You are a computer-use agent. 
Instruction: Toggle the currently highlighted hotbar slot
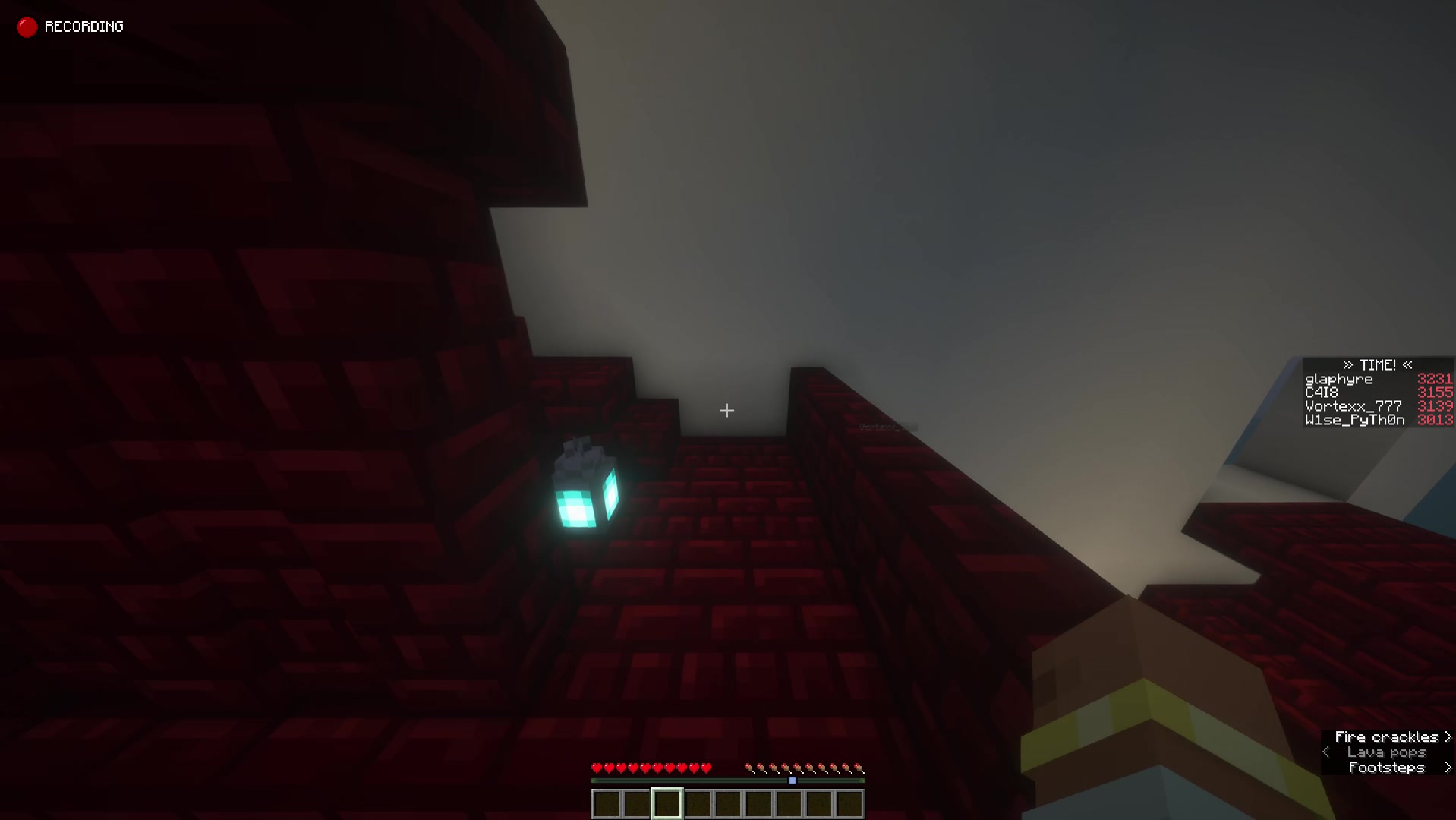point(666,803)
